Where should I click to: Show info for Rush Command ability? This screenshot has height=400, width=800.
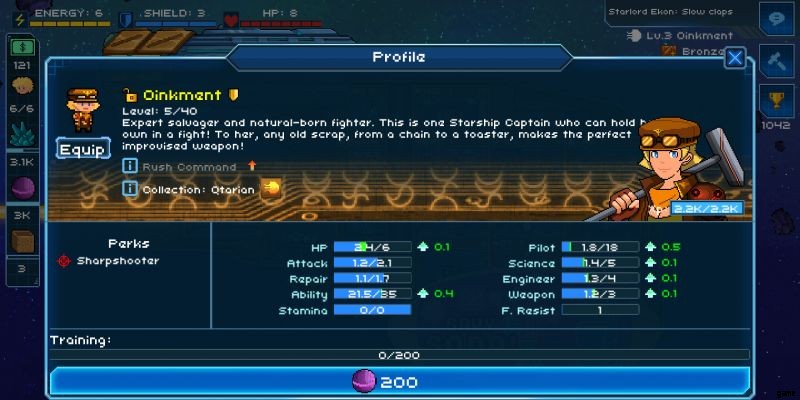pos(130,166)
